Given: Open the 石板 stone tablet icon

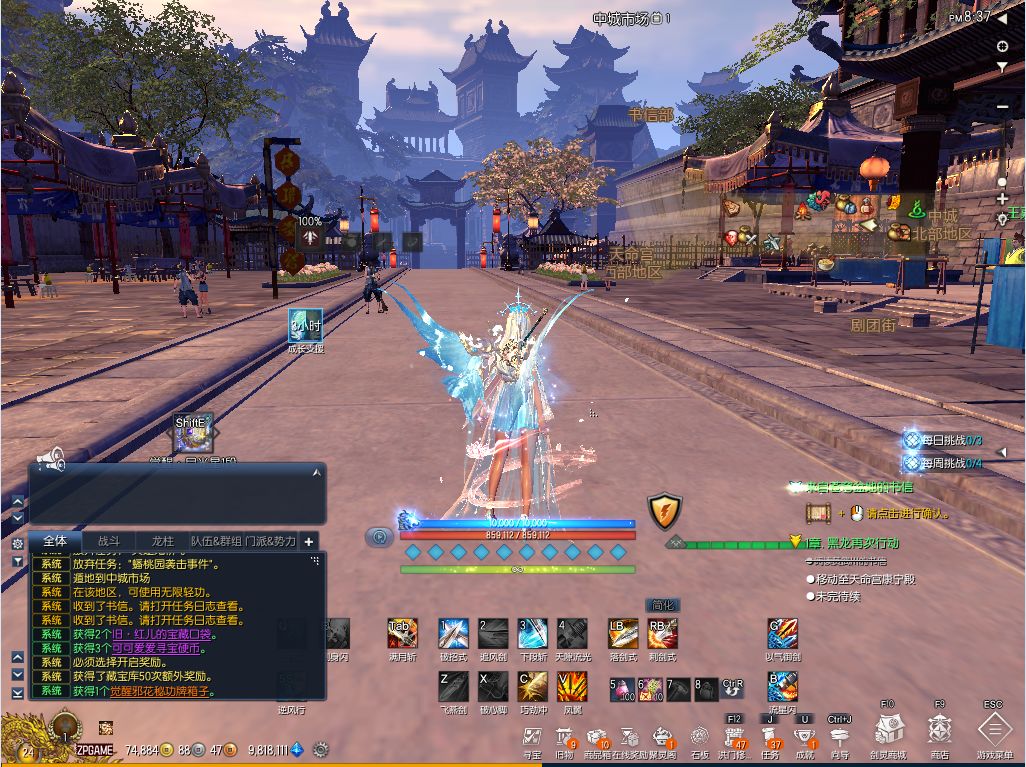Looking at the screenshot, I should click(700, 738).
